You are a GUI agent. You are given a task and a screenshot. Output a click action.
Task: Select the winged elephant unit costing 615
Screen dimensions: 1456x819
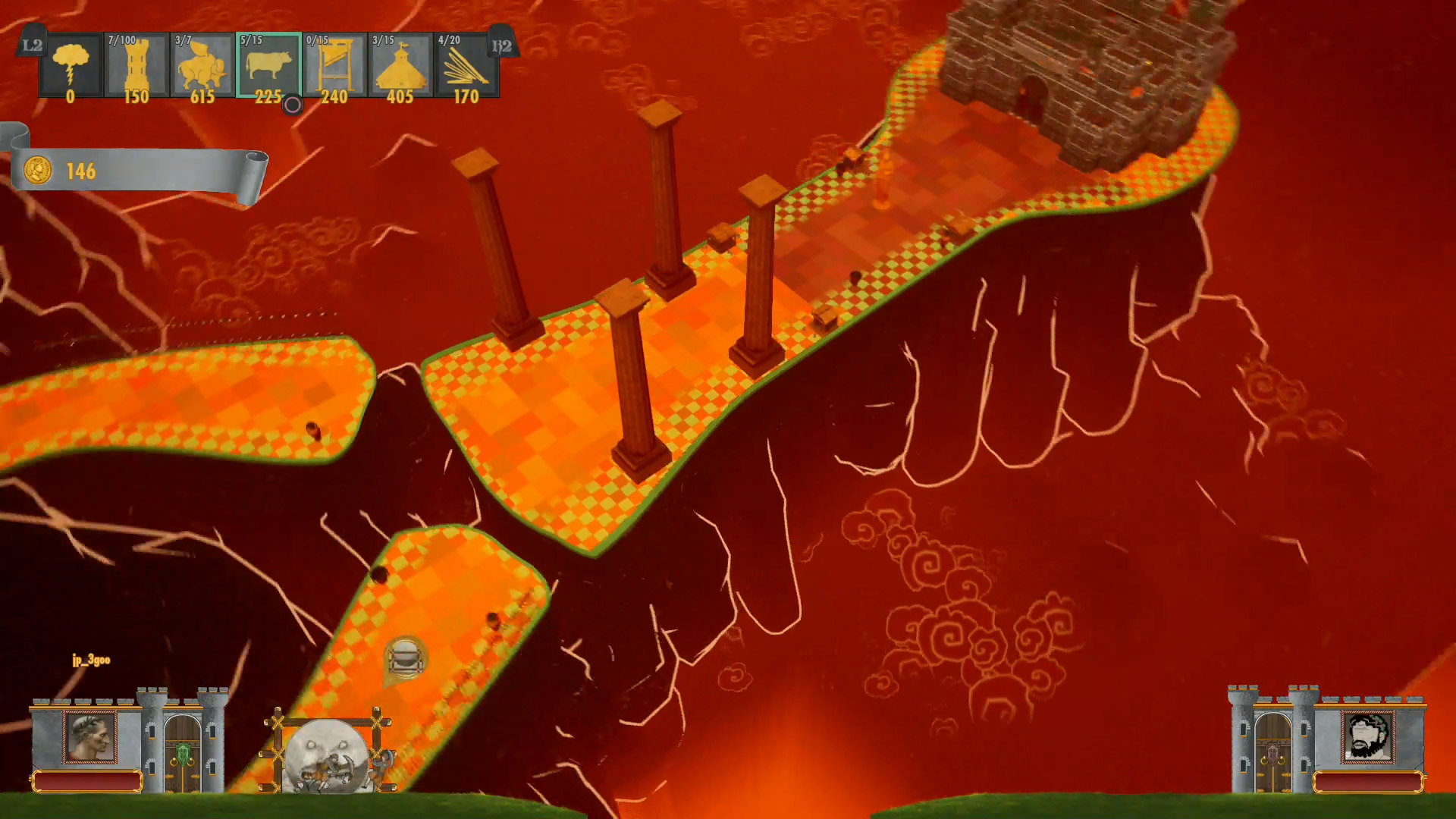click(202, 66)
